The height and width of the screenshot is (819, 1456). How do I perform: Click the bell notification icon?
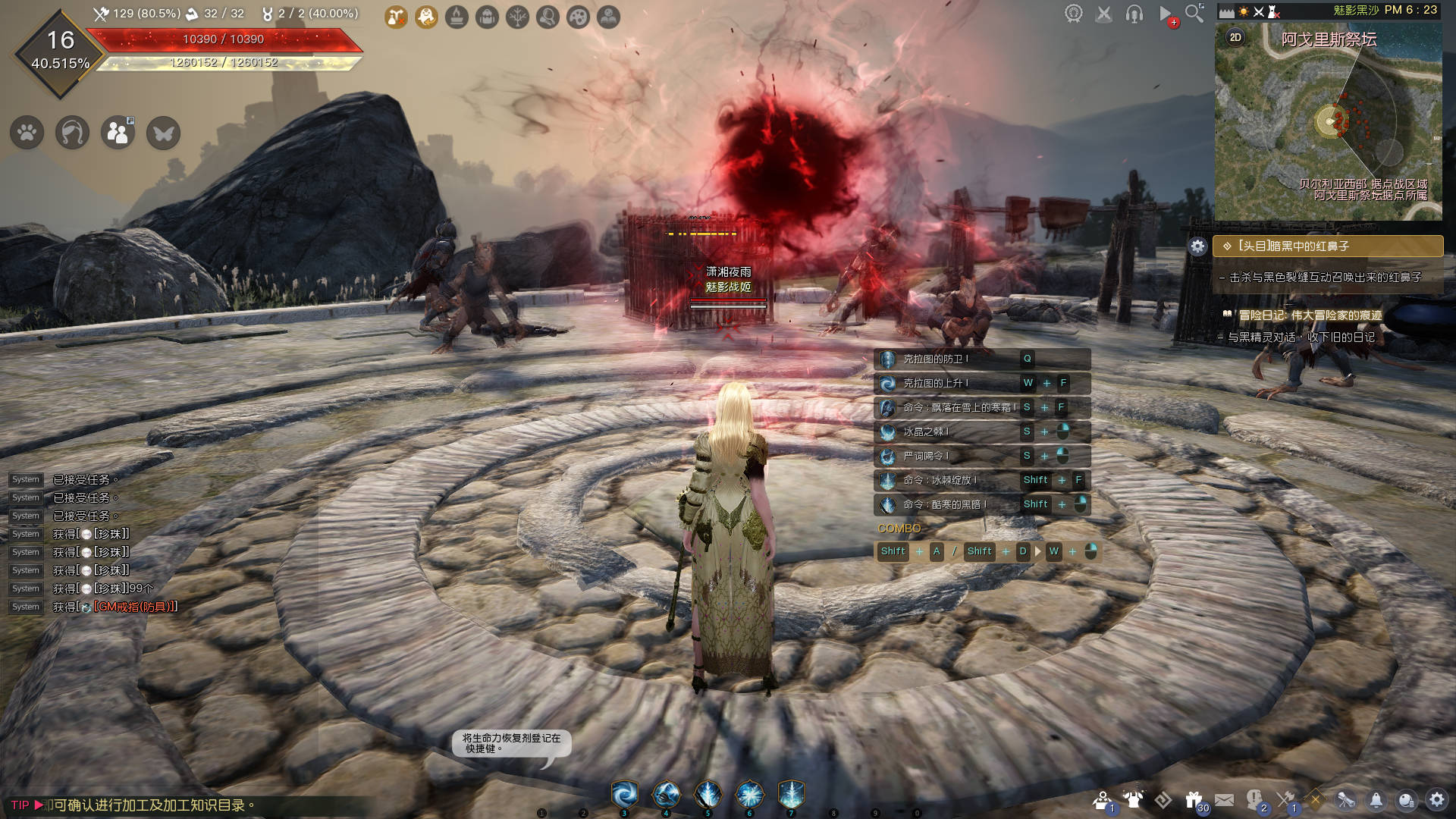click(x=1376, y=800)
